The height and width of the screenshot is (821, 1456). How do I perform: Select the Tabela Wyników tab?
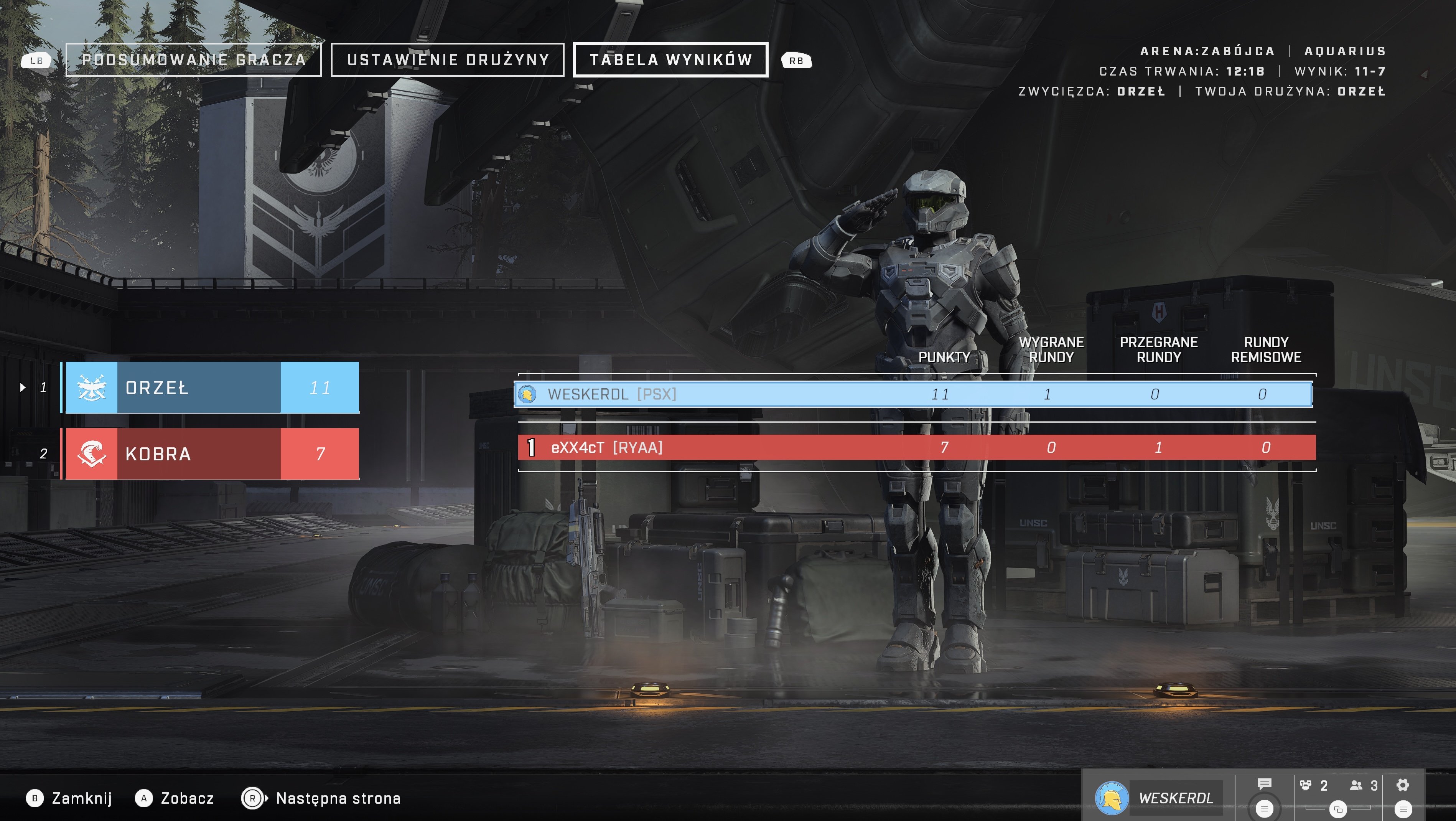pyautogui.click(x=670, y=60)
